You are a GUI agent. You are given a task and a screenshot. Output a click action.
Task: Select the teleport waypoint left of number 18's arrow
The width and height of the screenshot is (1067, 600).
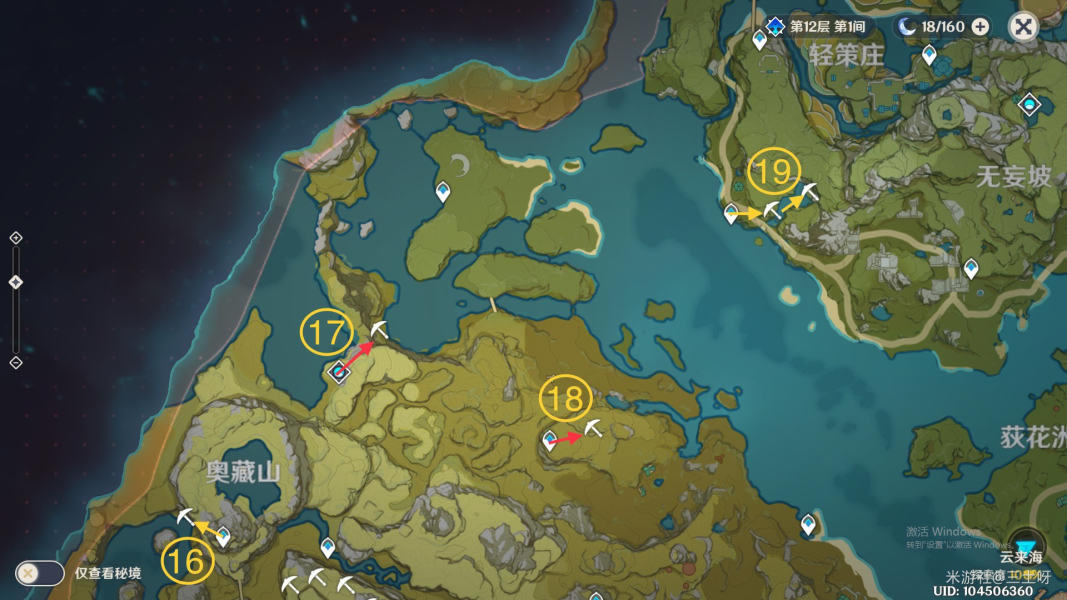549,439
